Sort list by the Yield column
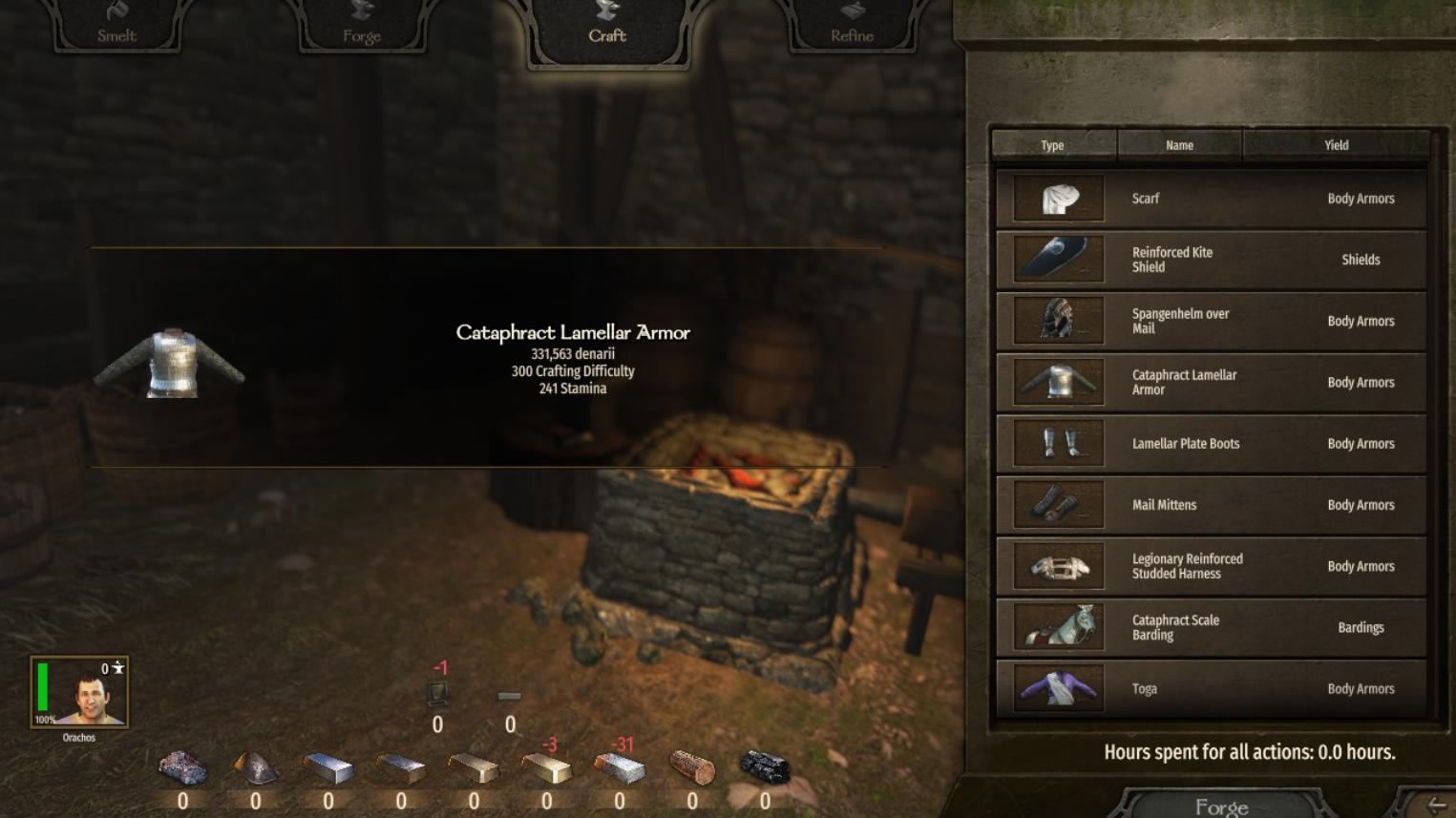1456x818 pixels. 1336,145
